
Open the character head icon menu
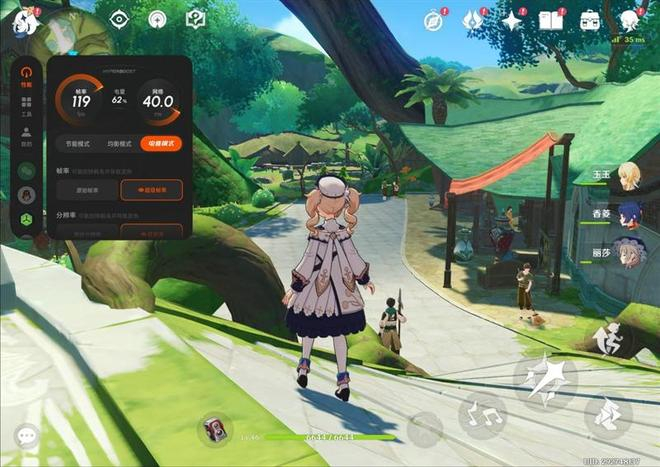pyautogui.click(x=630, y=20)
